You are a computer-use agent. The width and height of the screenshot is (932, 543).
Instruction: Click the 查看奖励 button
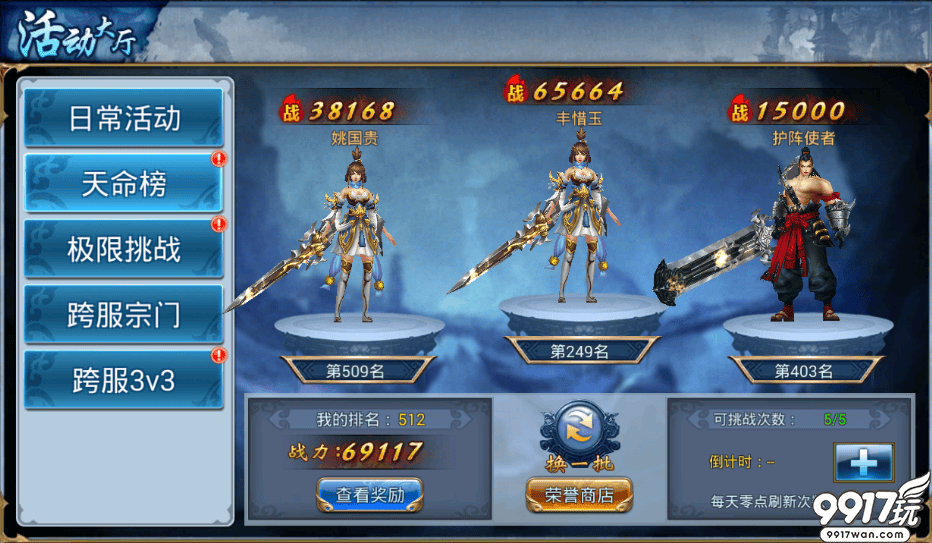point(370,493)
